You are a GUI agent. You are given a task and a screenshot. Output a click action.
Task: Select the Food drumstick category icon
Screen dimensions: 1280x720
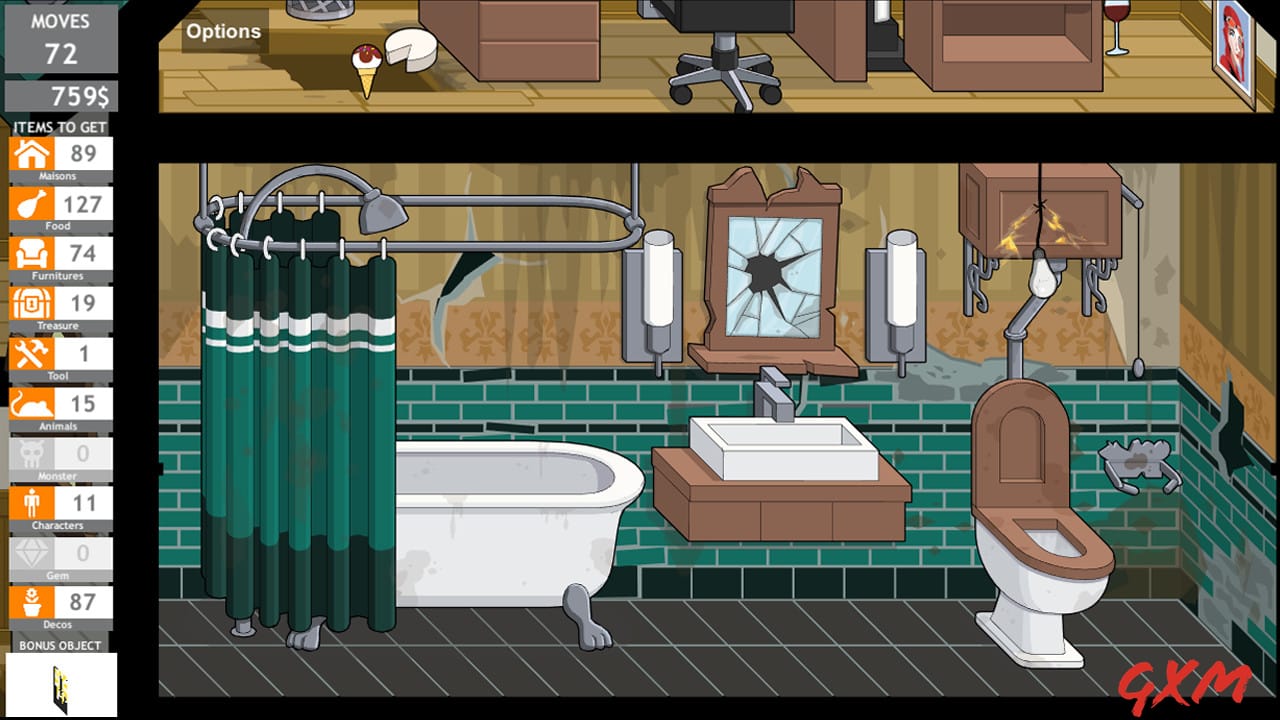(32, 204)
